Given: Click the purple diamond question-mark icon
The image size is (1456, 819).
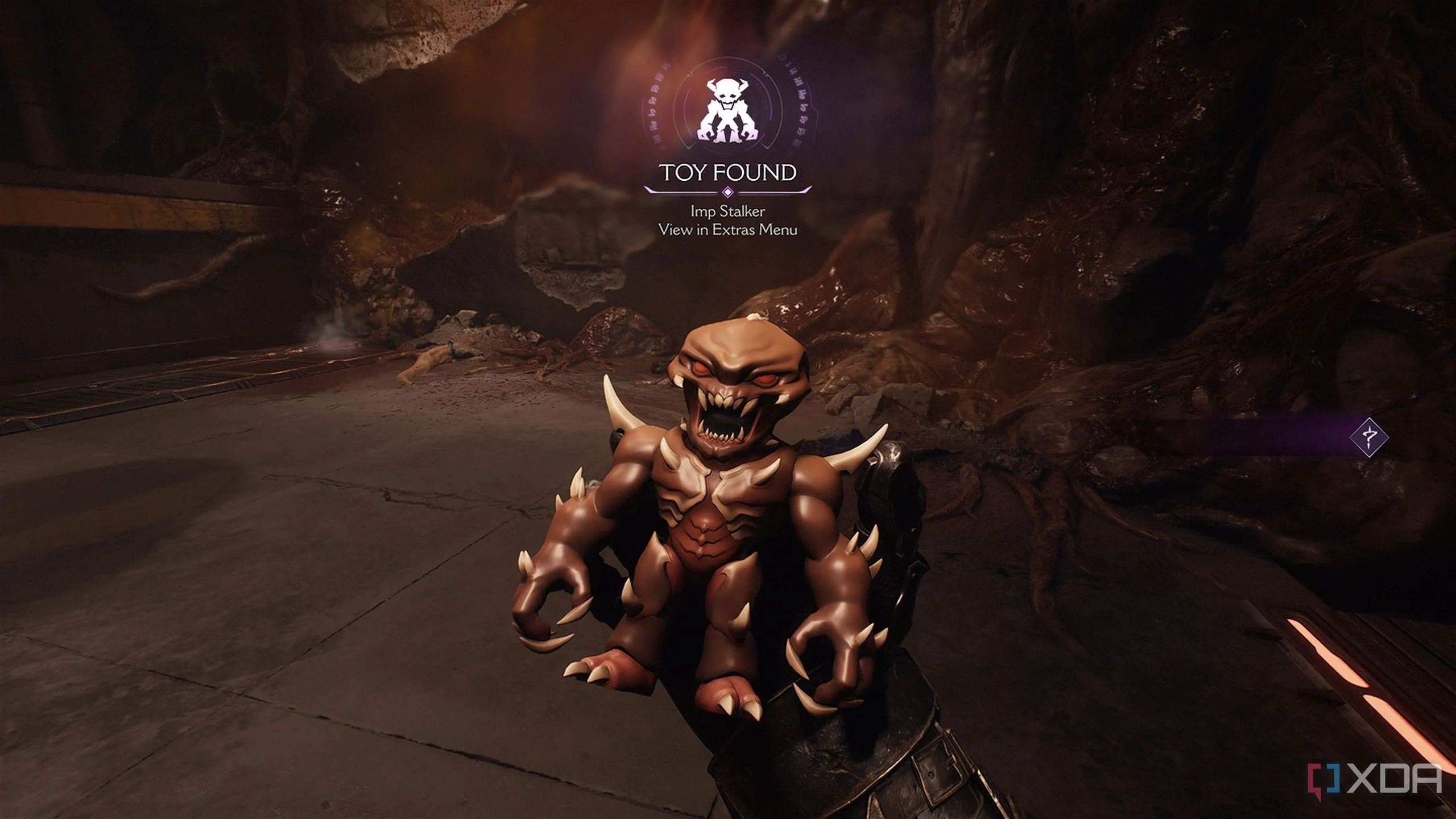Looking at the screenshot, I should coord(1369,437).
